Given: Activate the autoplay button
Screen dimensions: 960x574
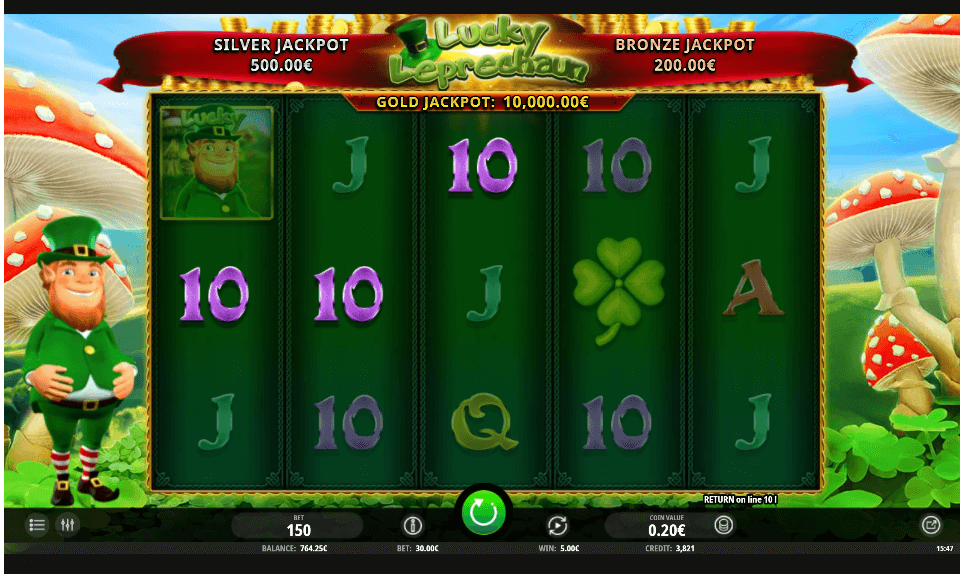Looking at the screenshot, I should coord(557,525).
